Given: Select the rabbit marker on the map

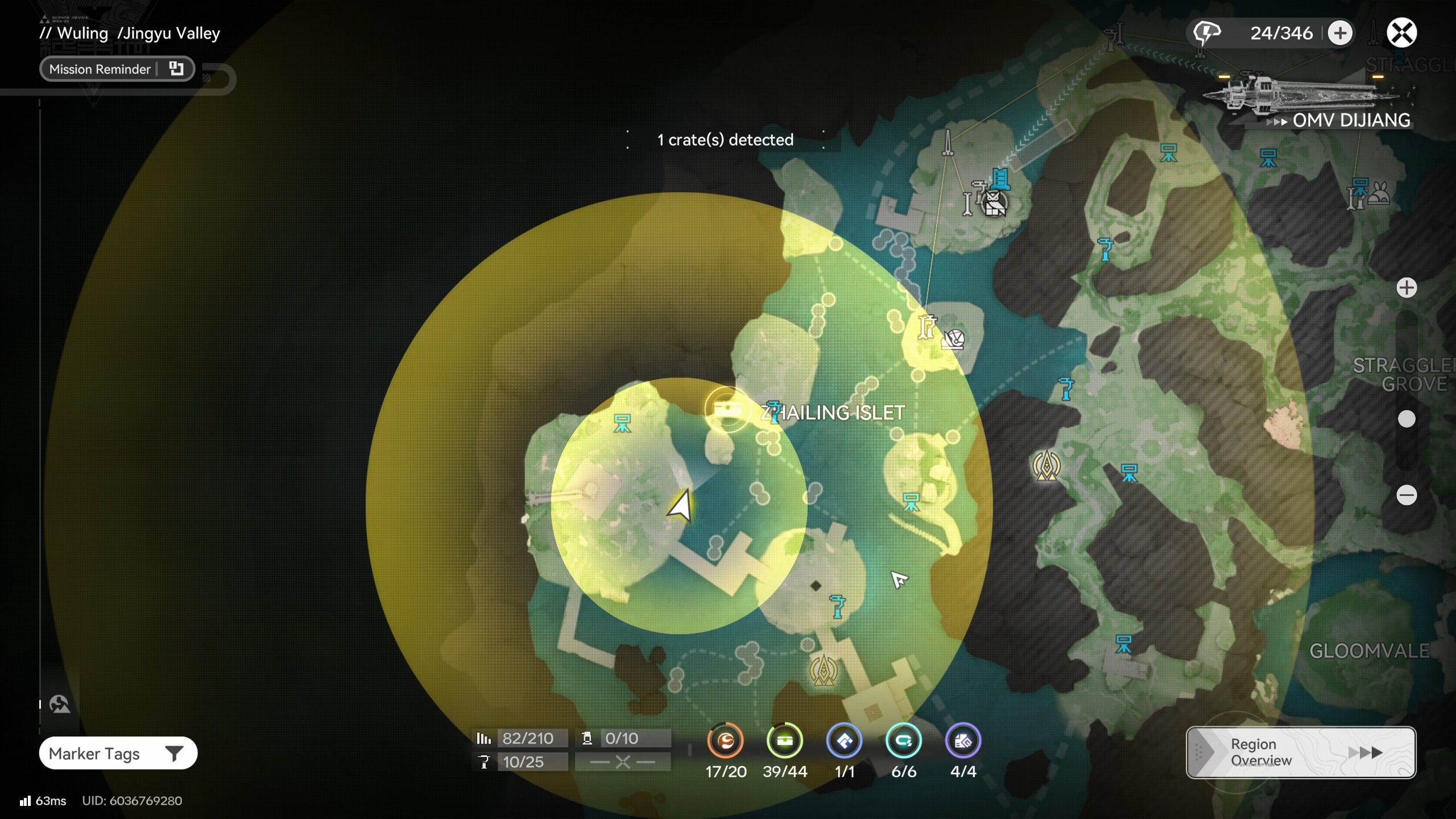Looking at the screenshot, I should pos(1380,193).
